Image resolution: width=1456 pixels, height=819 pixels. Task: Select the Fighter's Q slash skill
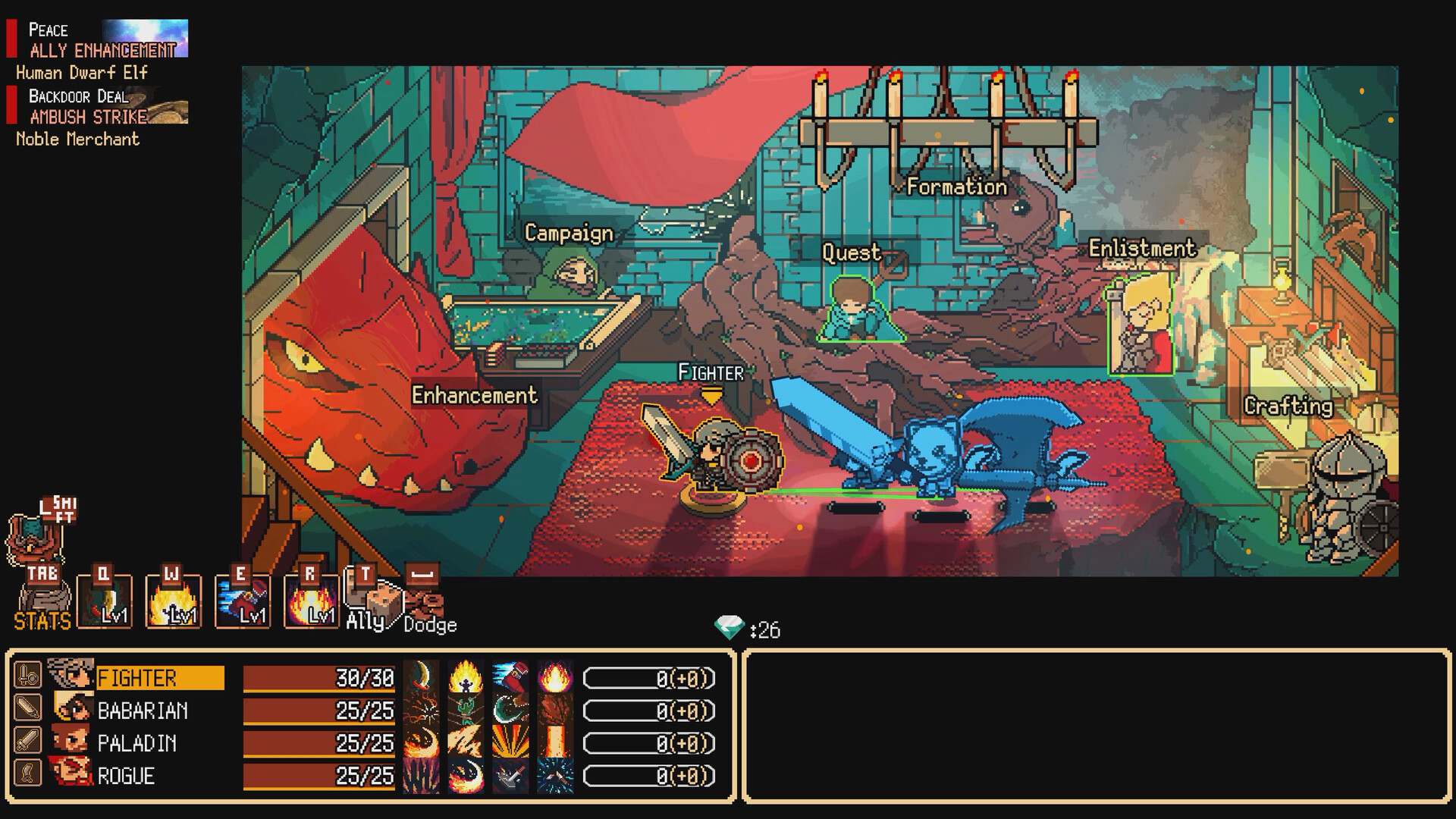click(x=104, y=601)
